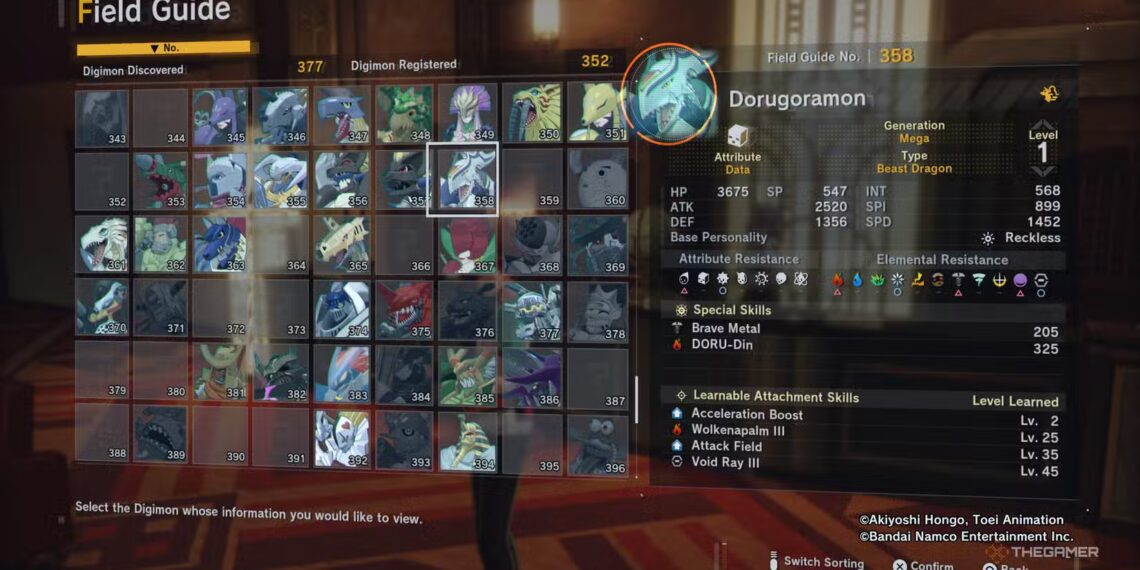Change the yellow No. sorting bar

point(163,47)
